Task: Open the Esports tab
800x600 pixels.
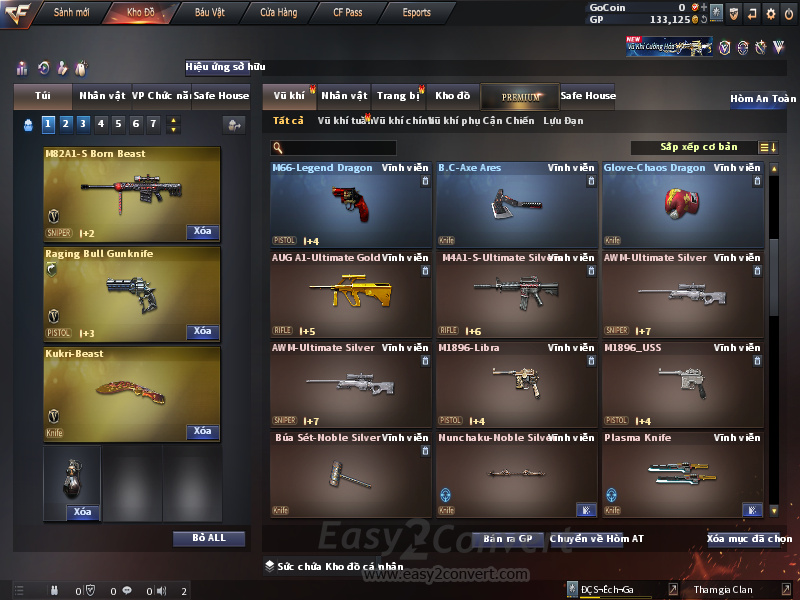Action: [x=416, y=13]
